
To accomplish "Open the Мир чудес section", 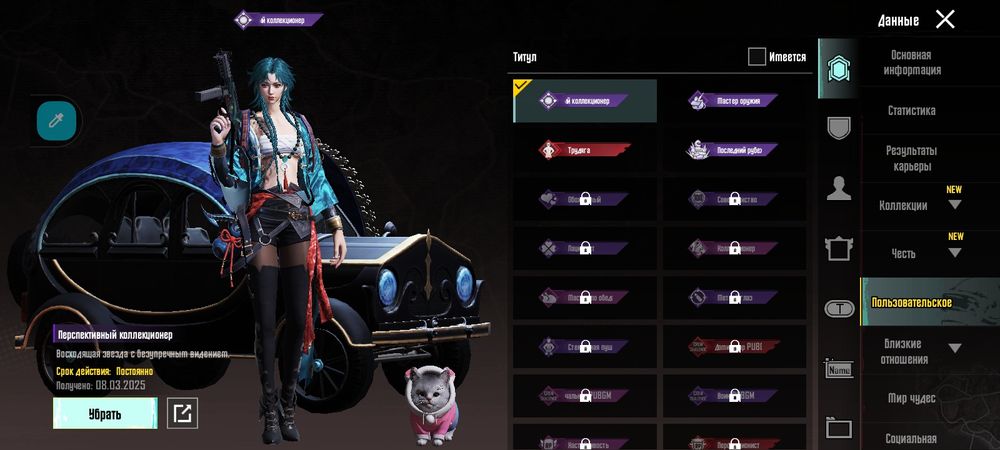I will (x=911, y=398).
